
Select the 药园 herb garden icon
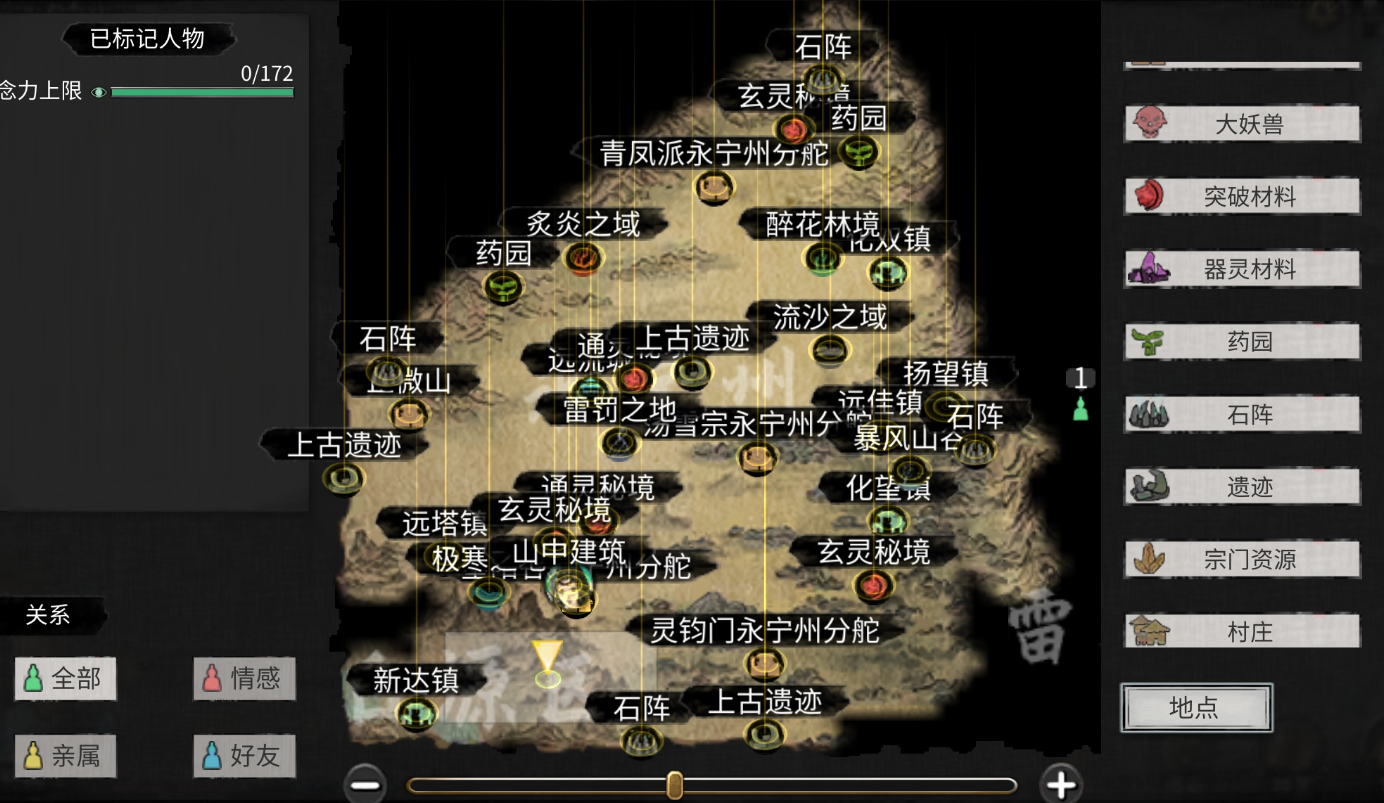click(1151, 341)
